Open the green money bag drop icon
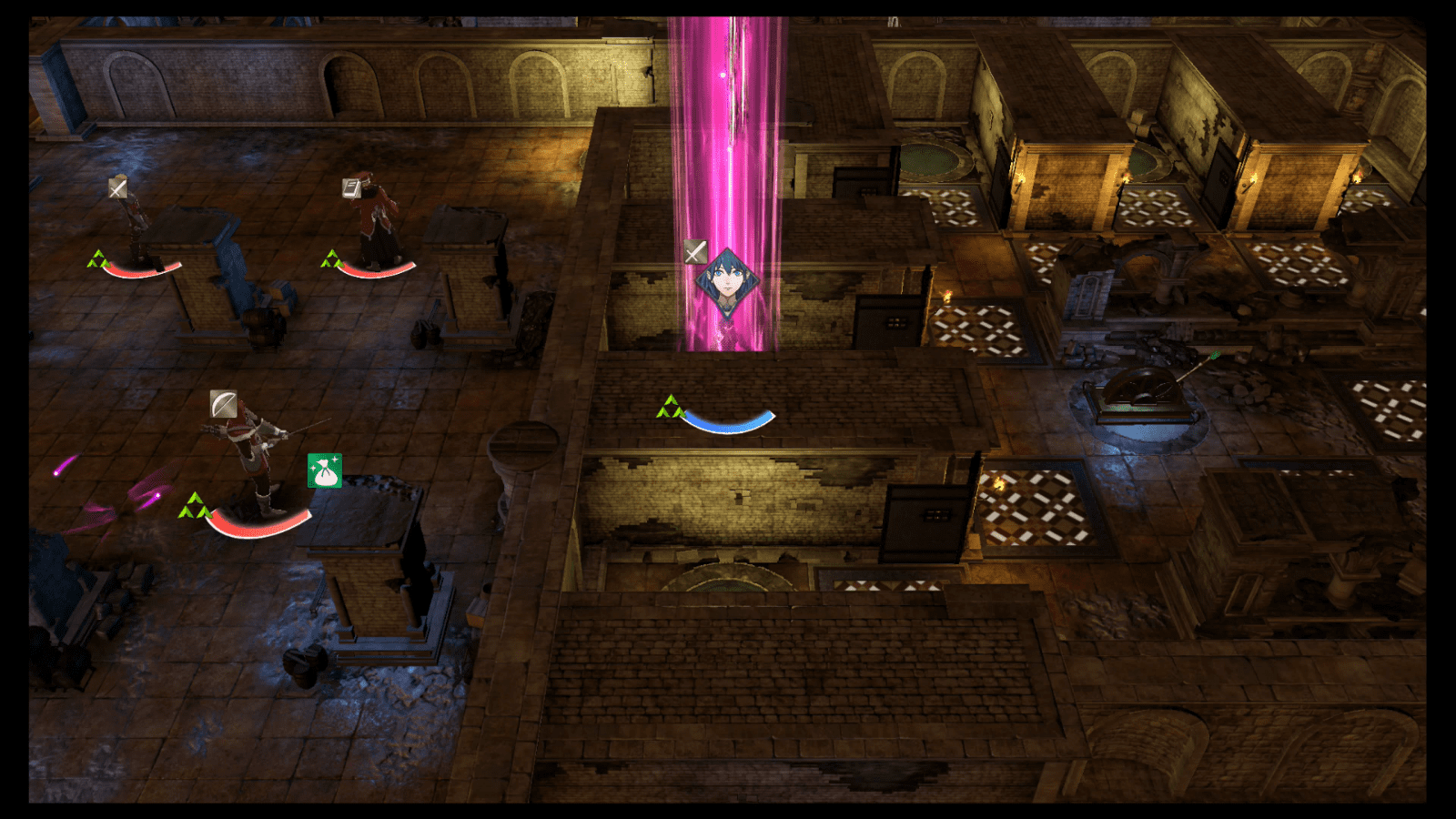1456x819 pixels. pyautogui.click(x=324, y=470)
